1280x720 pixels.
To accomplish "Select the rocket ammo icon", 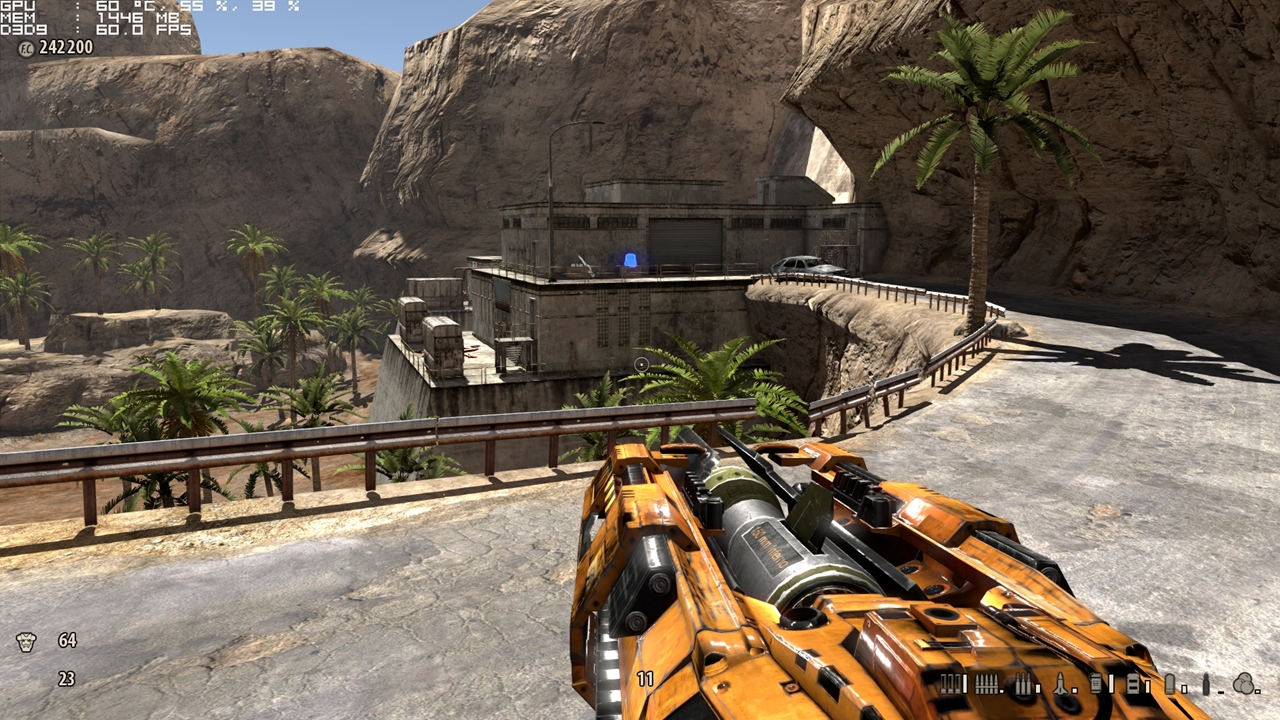I will tap(1061, 684).
